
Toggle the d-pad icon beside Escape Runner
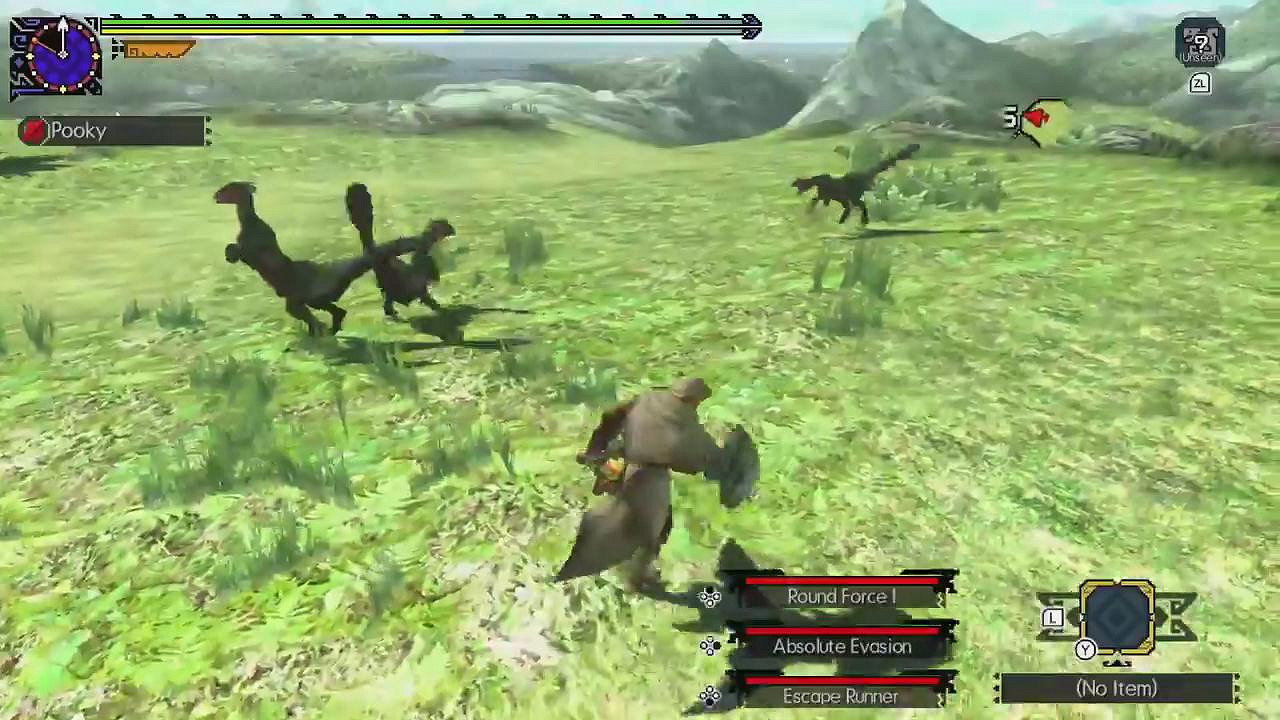click(x=710, y=696)
